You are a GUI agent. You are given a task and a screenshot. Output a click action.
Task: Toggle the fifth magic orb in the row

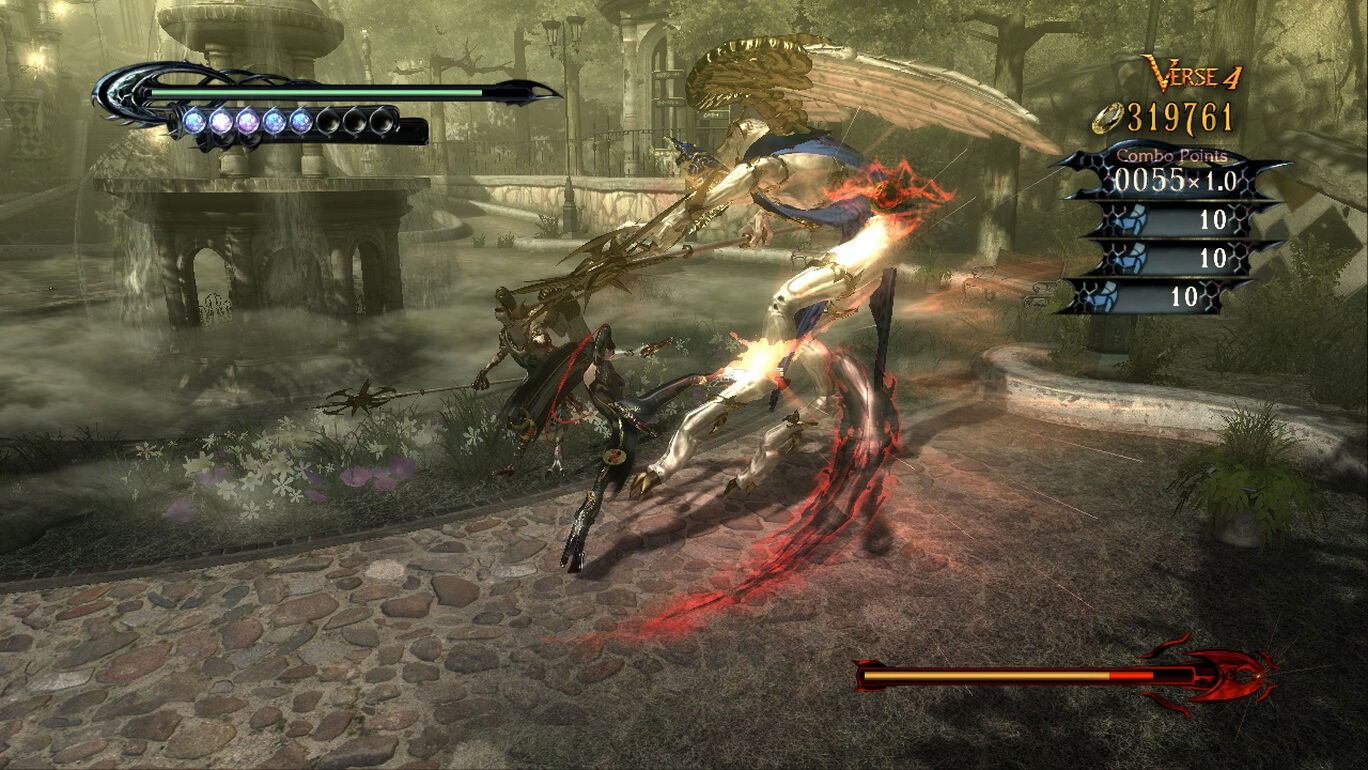pos(301,121)
